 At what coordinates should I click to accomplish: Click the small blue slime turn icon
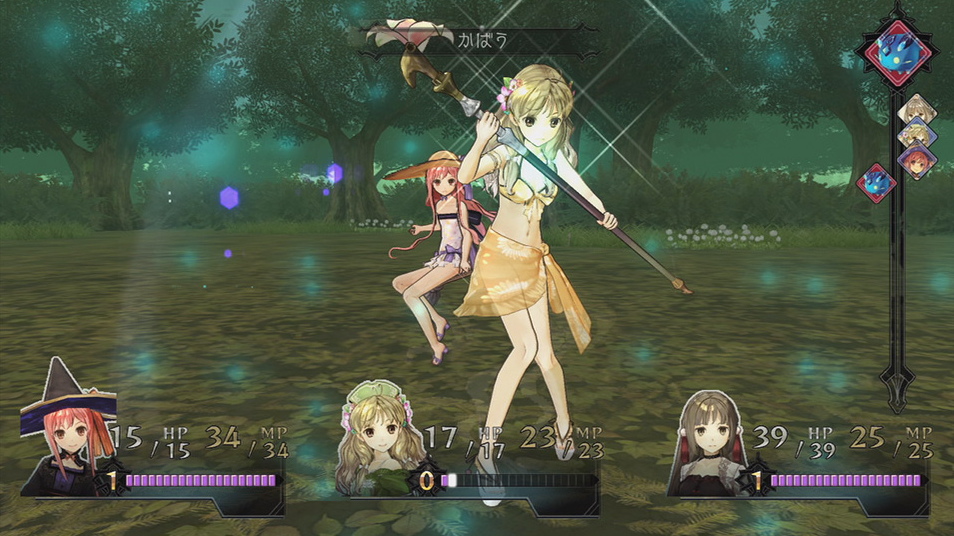[x=876, y=183]
